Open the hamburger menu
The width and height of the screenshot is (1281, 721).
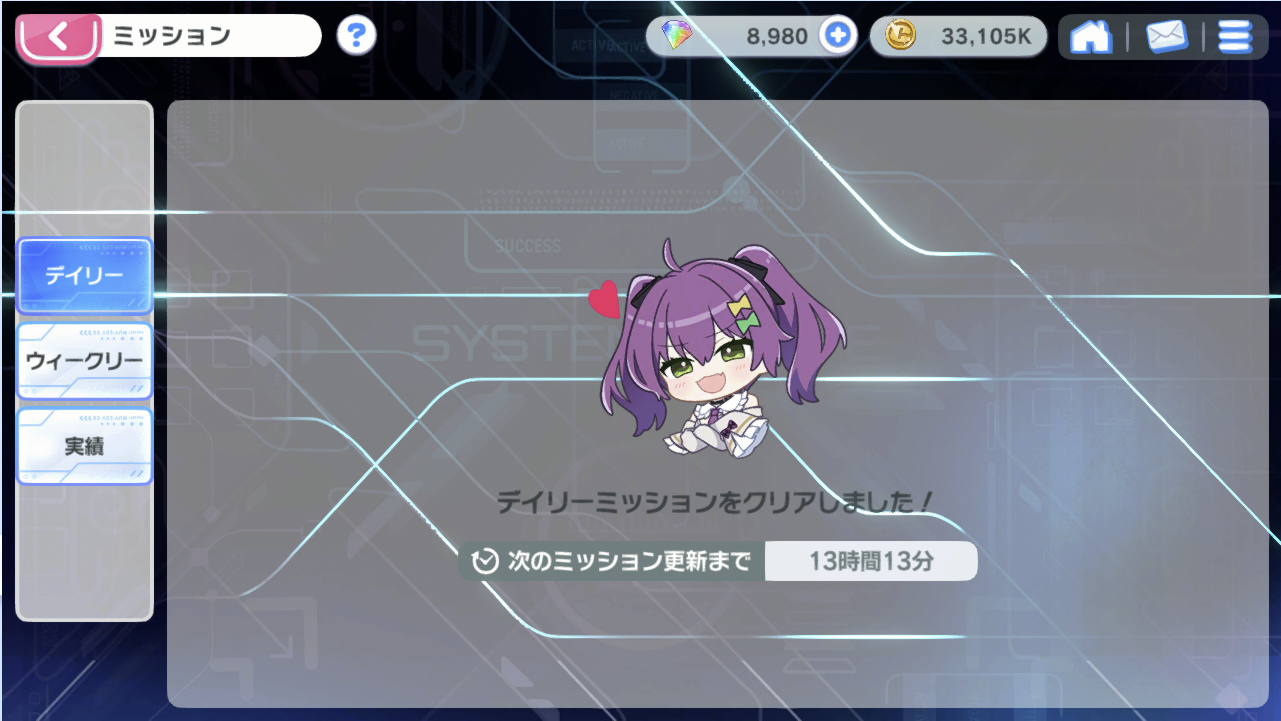click(x=1235, y=37)
